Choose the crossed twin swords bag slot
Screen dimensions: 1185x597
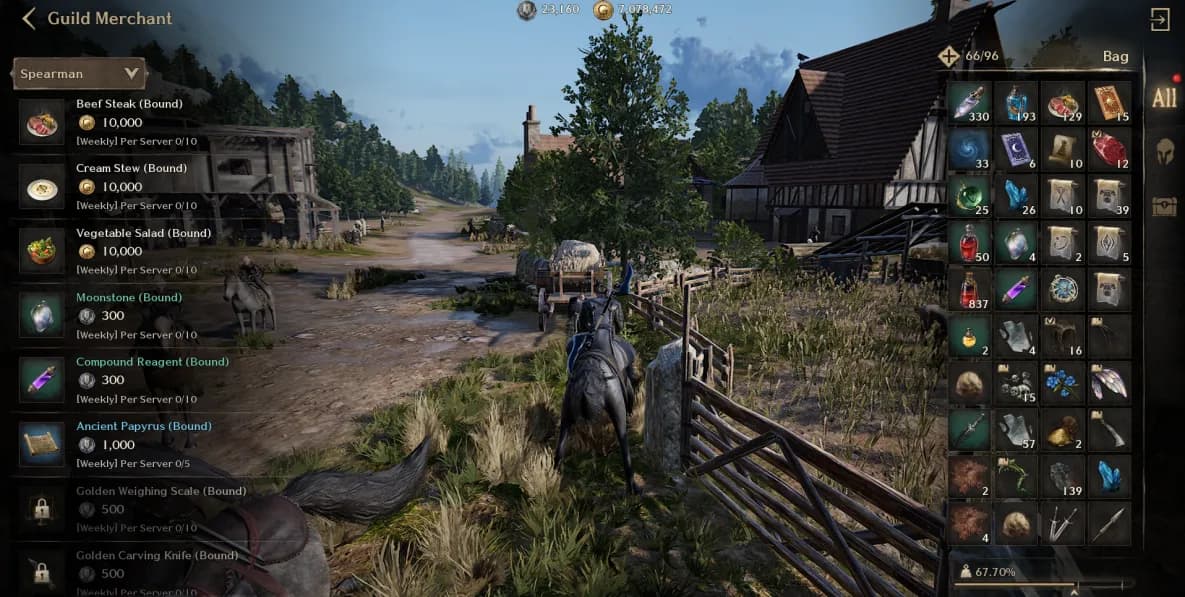coord(1063,523)
